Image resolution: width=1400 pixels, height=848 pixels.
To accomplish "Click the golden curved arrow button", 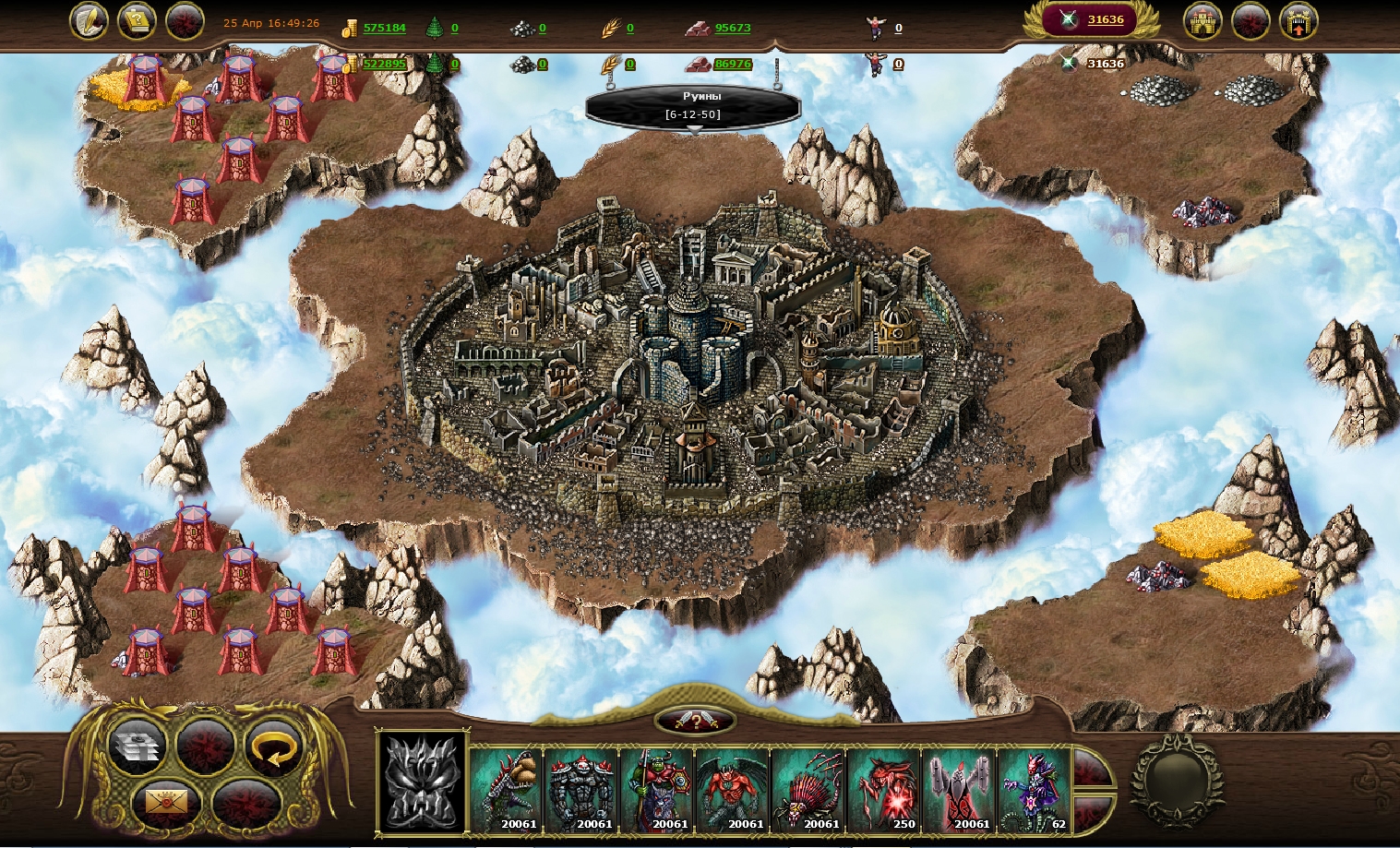I will tap(274, 748).
